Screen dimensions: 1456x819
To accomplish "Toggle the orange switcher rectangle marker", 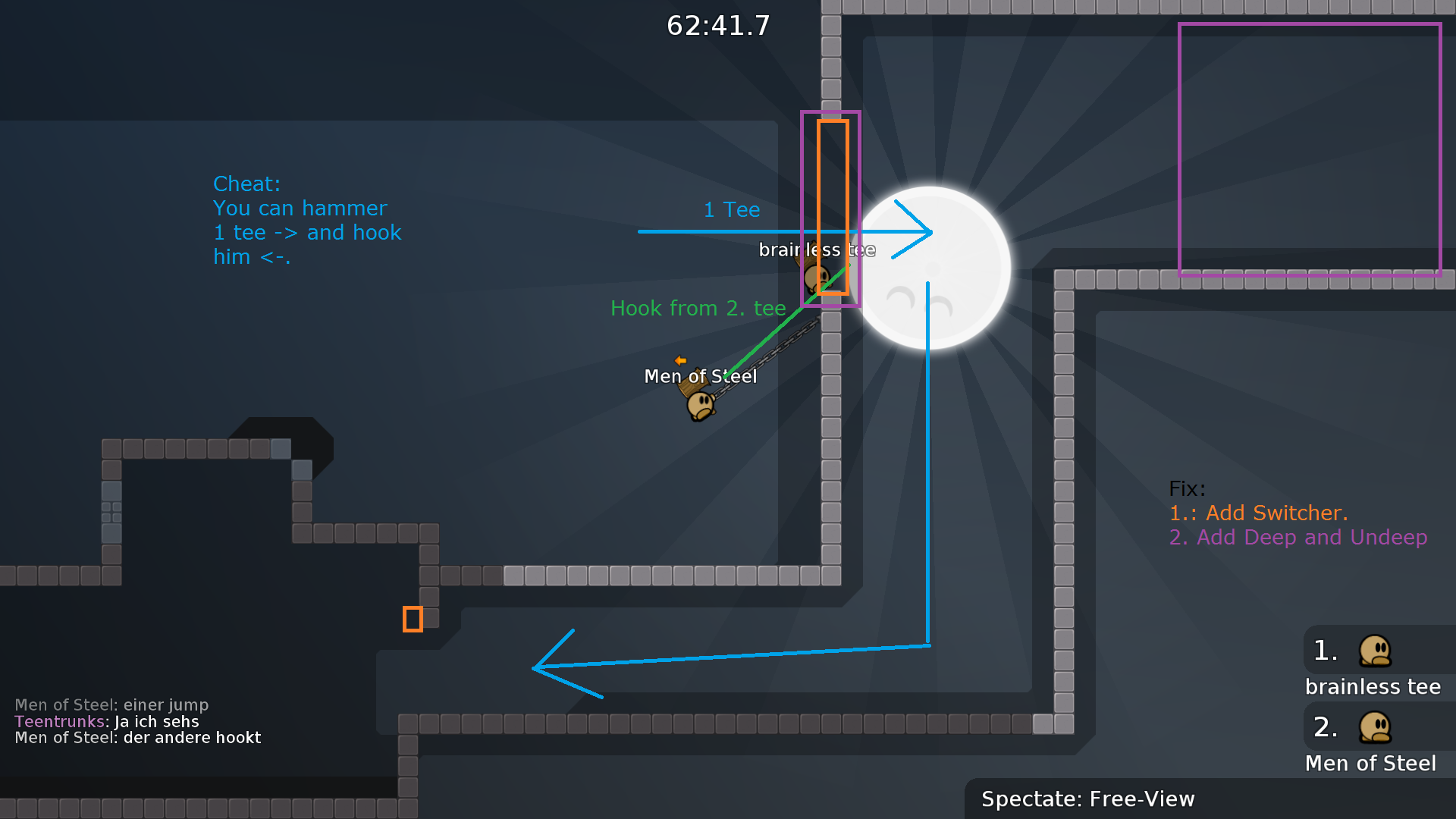I will pos(832,209).
